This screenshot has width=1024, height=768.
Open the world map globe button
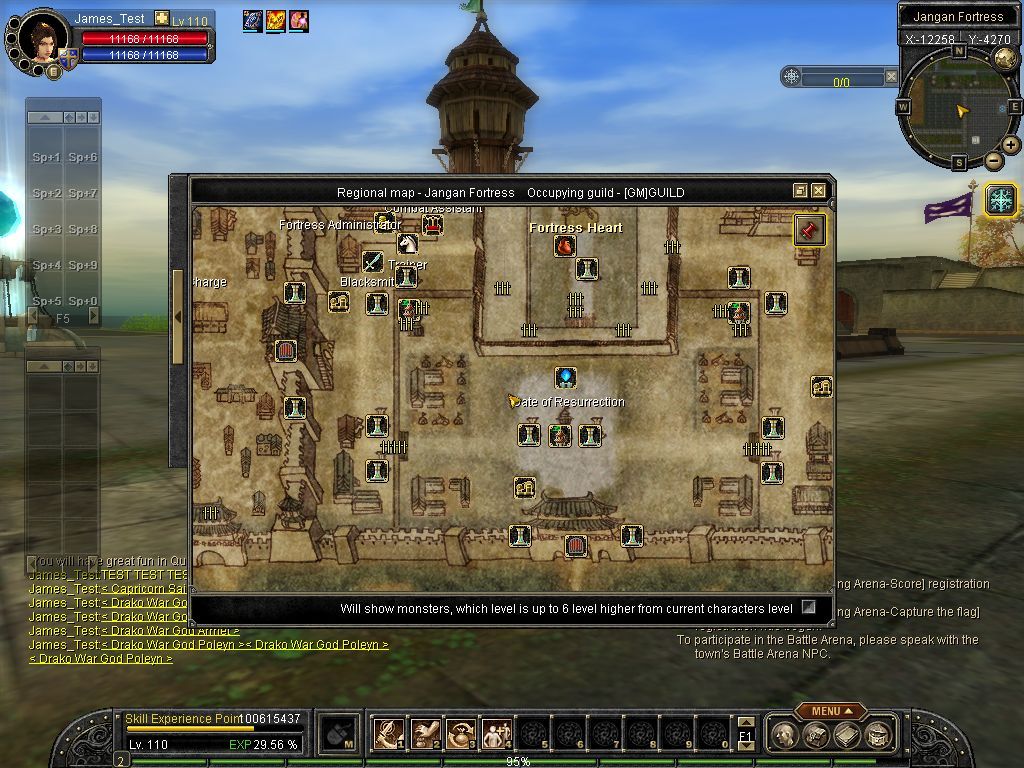tap(1005, 57)
